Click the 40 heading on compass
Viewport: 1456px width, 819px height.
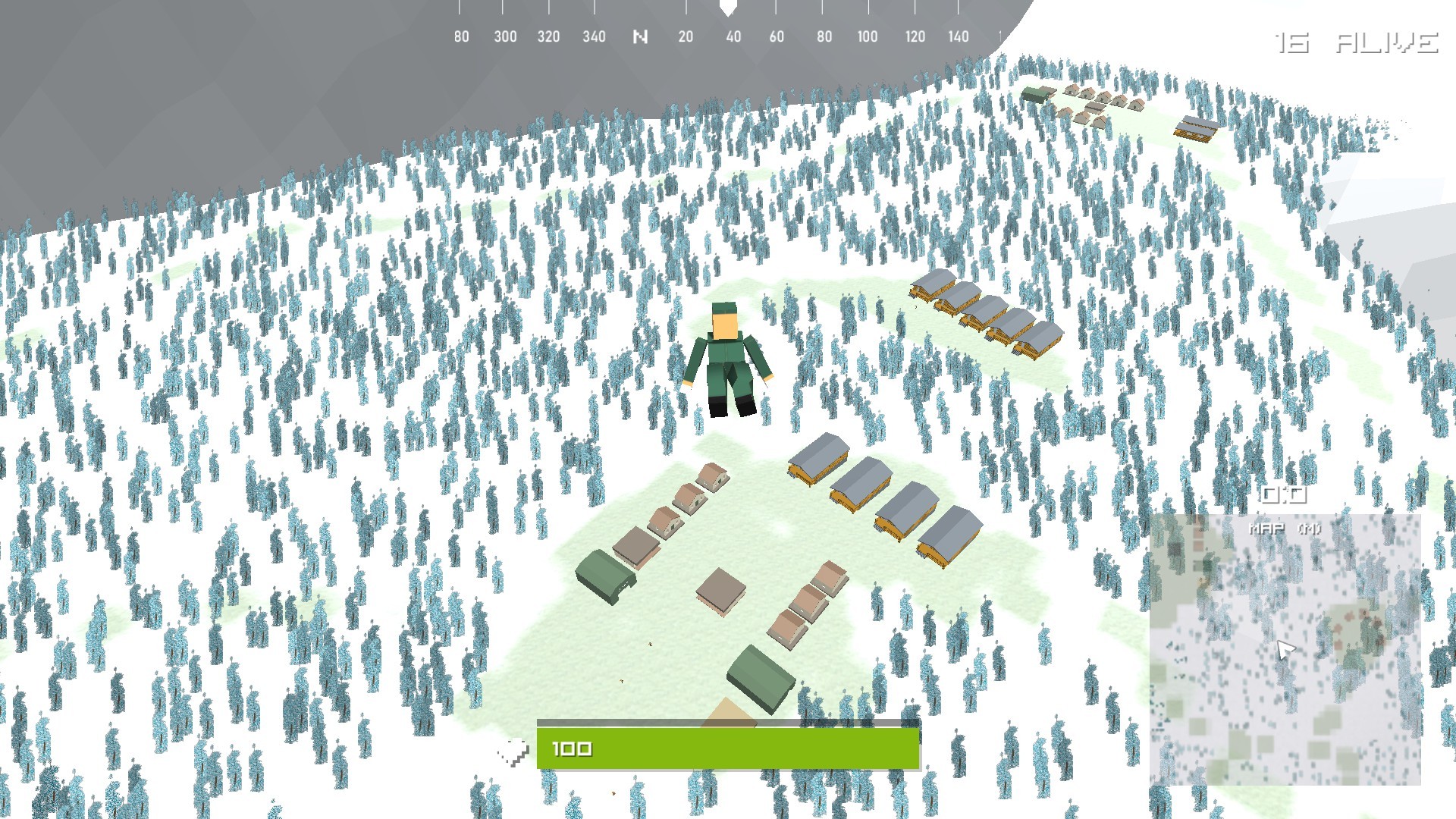[733, 36]
